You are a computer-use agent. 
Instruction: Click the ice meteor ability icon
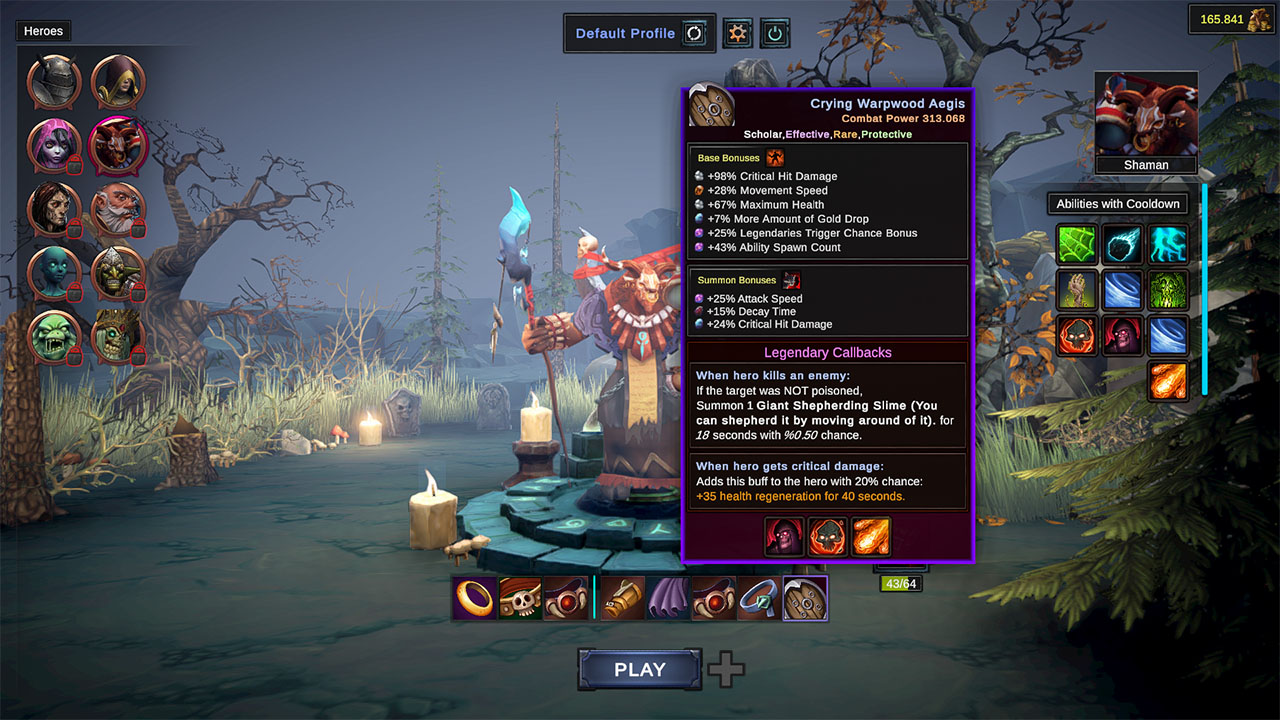1121,244
